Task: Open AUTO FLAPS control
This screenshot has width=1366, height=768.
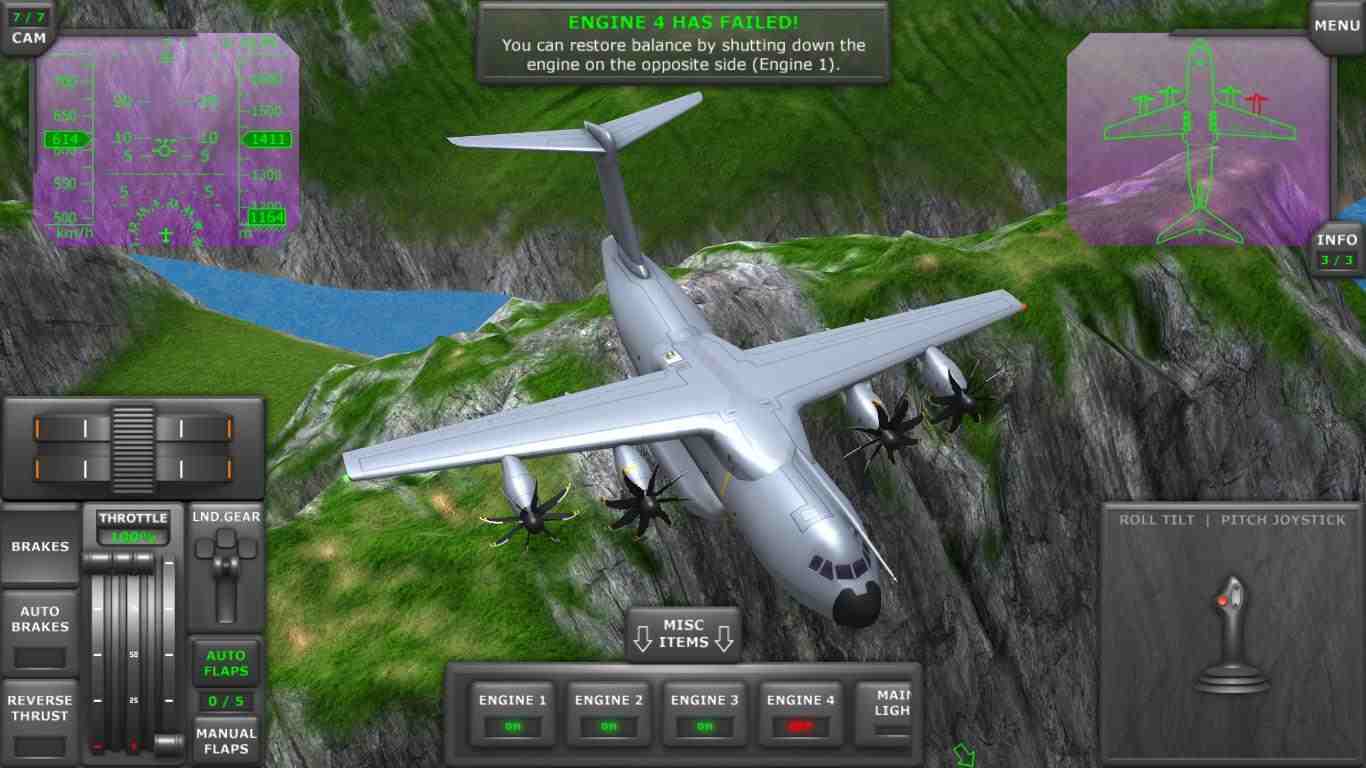Action: point(226,660)
